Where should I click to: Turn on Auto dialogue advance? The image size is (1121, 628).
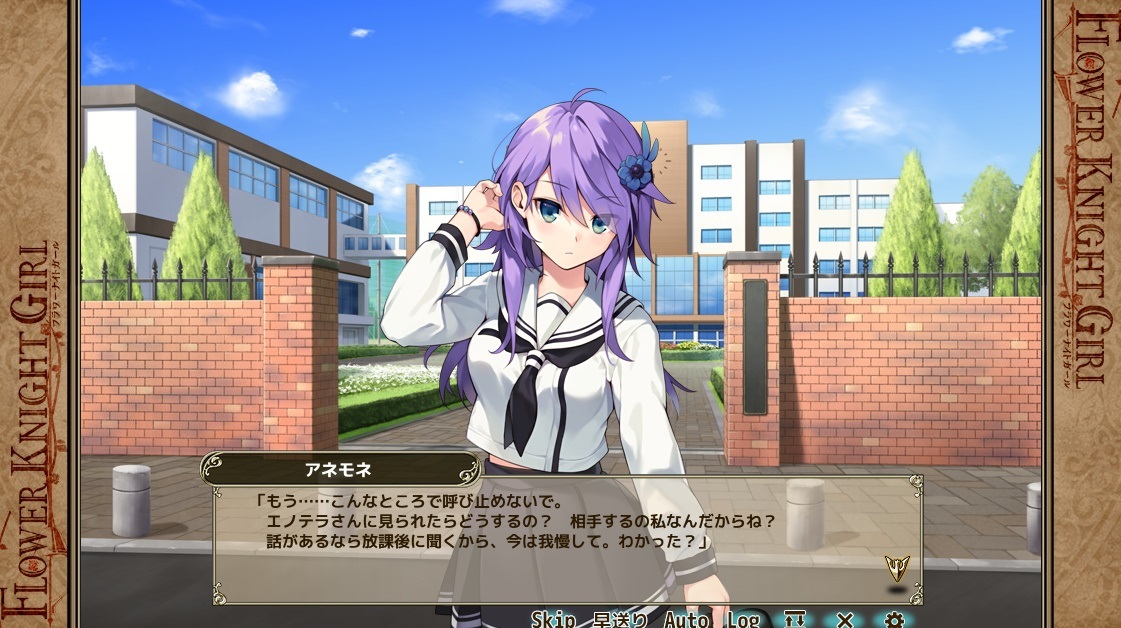coord(687,620)
